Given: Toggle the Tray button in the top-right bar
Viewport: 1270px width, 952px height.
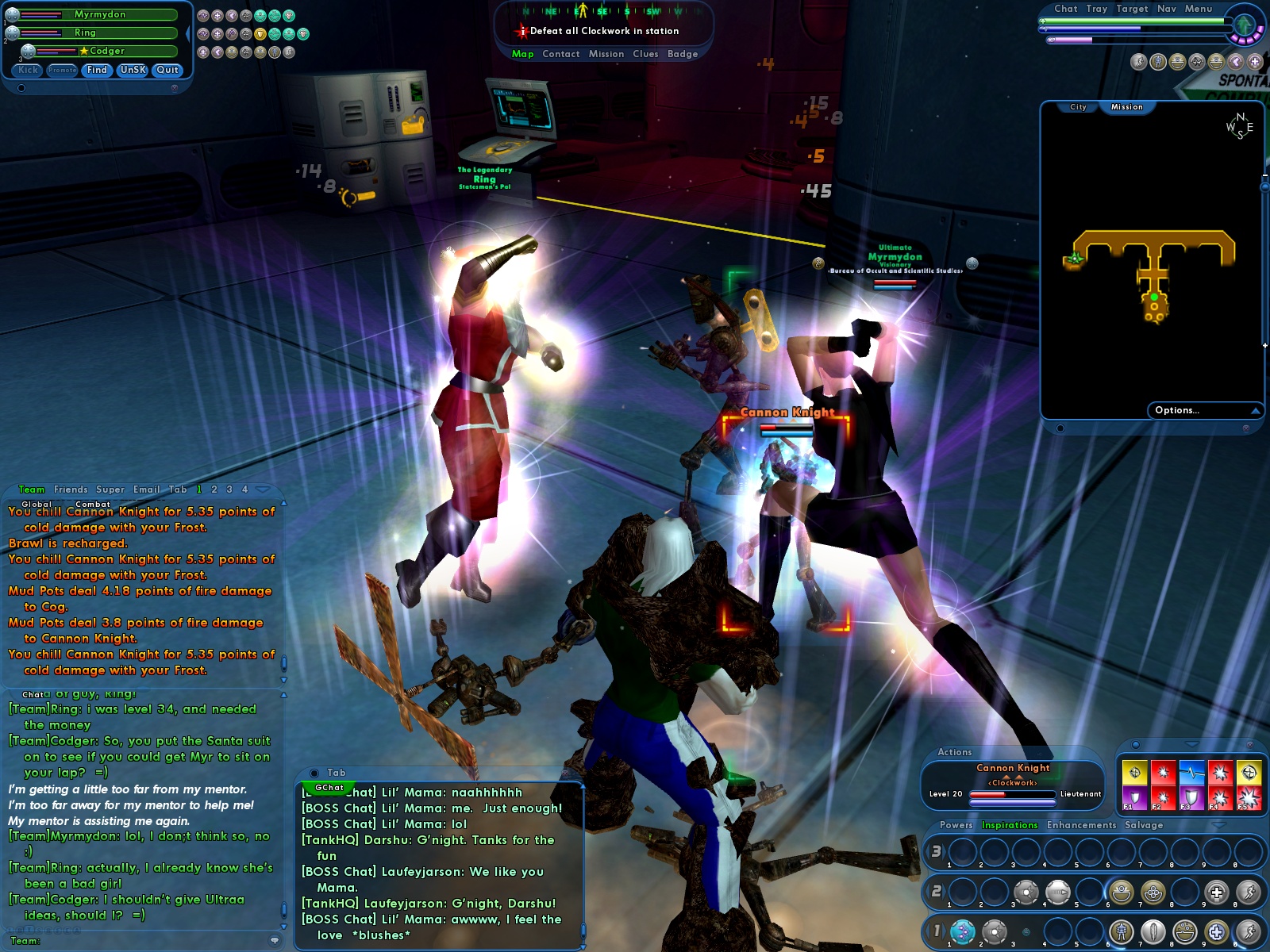Looking at the screenshot, I should (1096, 9).
